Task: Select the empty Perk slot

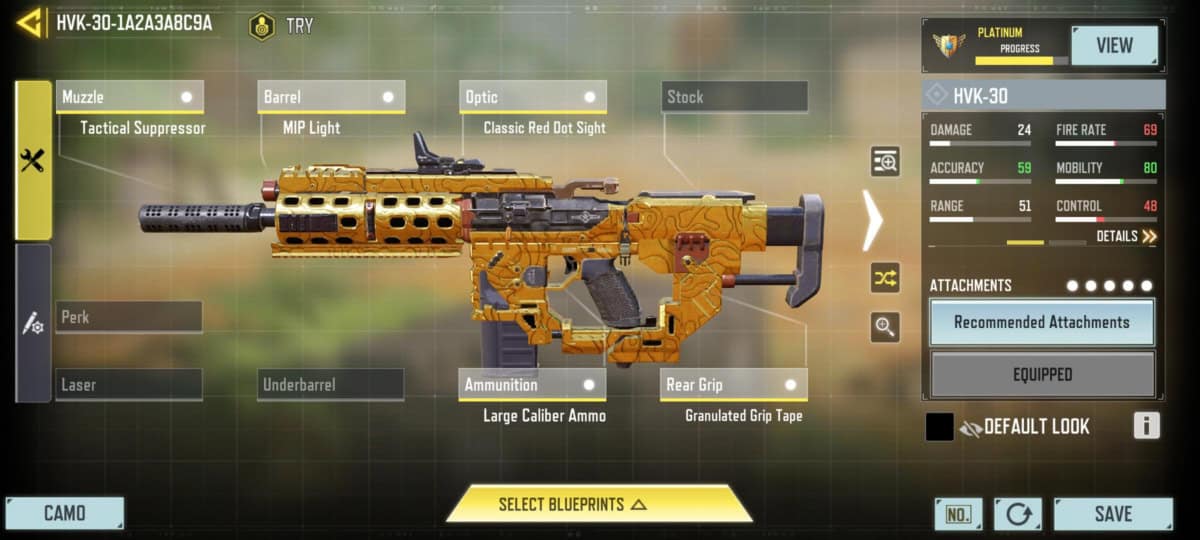Action: click(129, 317)
